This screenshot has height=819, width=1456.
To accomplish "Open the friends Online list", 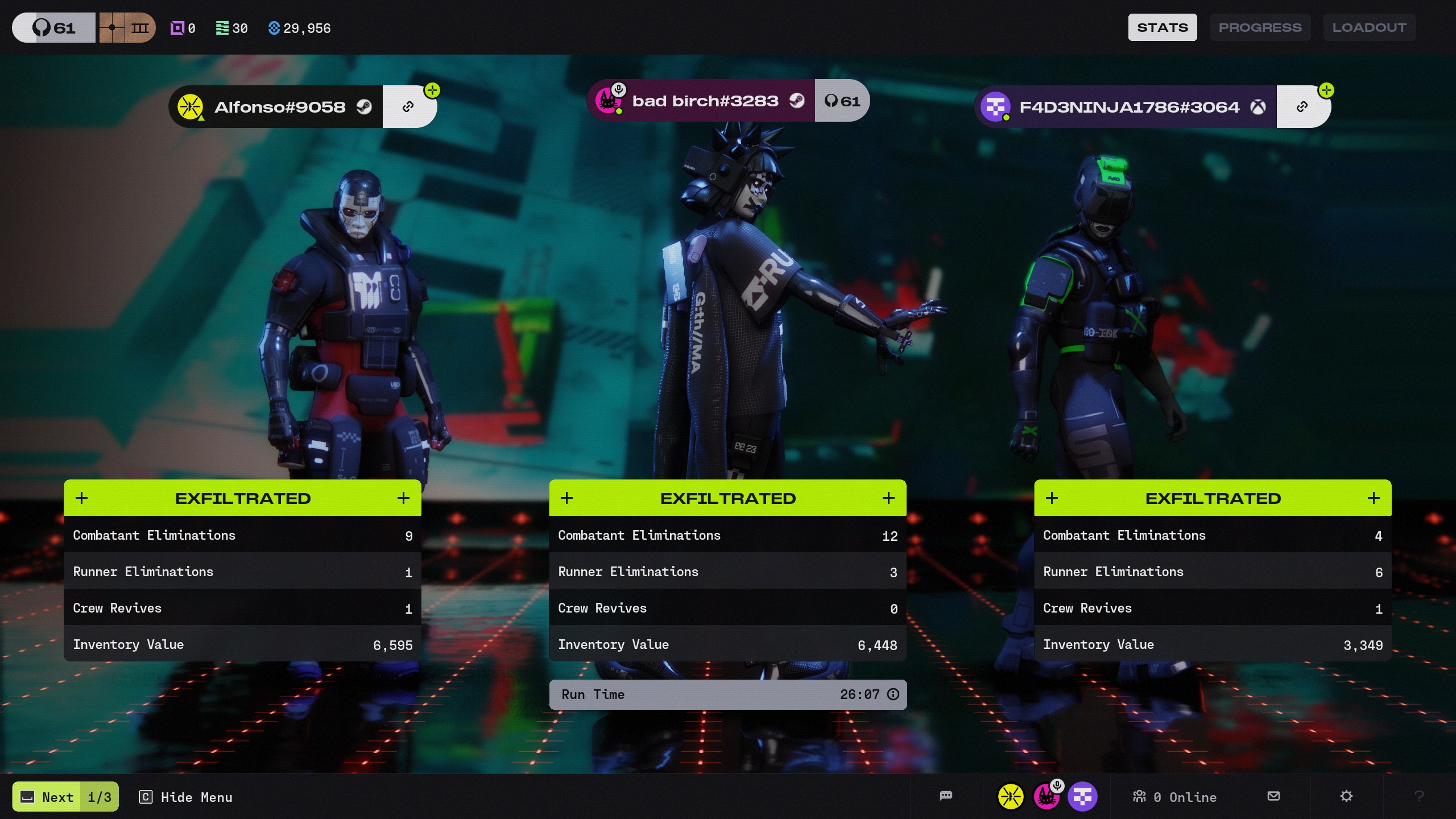I will click(x=1174, y=797).
